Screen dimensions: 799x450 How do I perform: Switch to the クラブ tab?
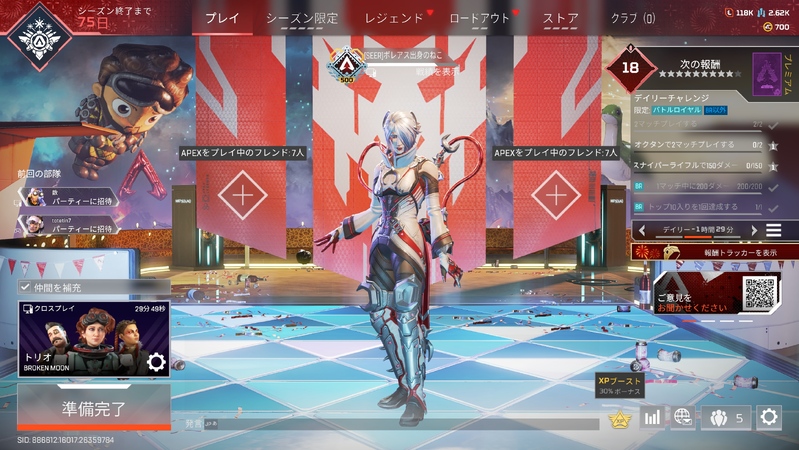point(632,18)
